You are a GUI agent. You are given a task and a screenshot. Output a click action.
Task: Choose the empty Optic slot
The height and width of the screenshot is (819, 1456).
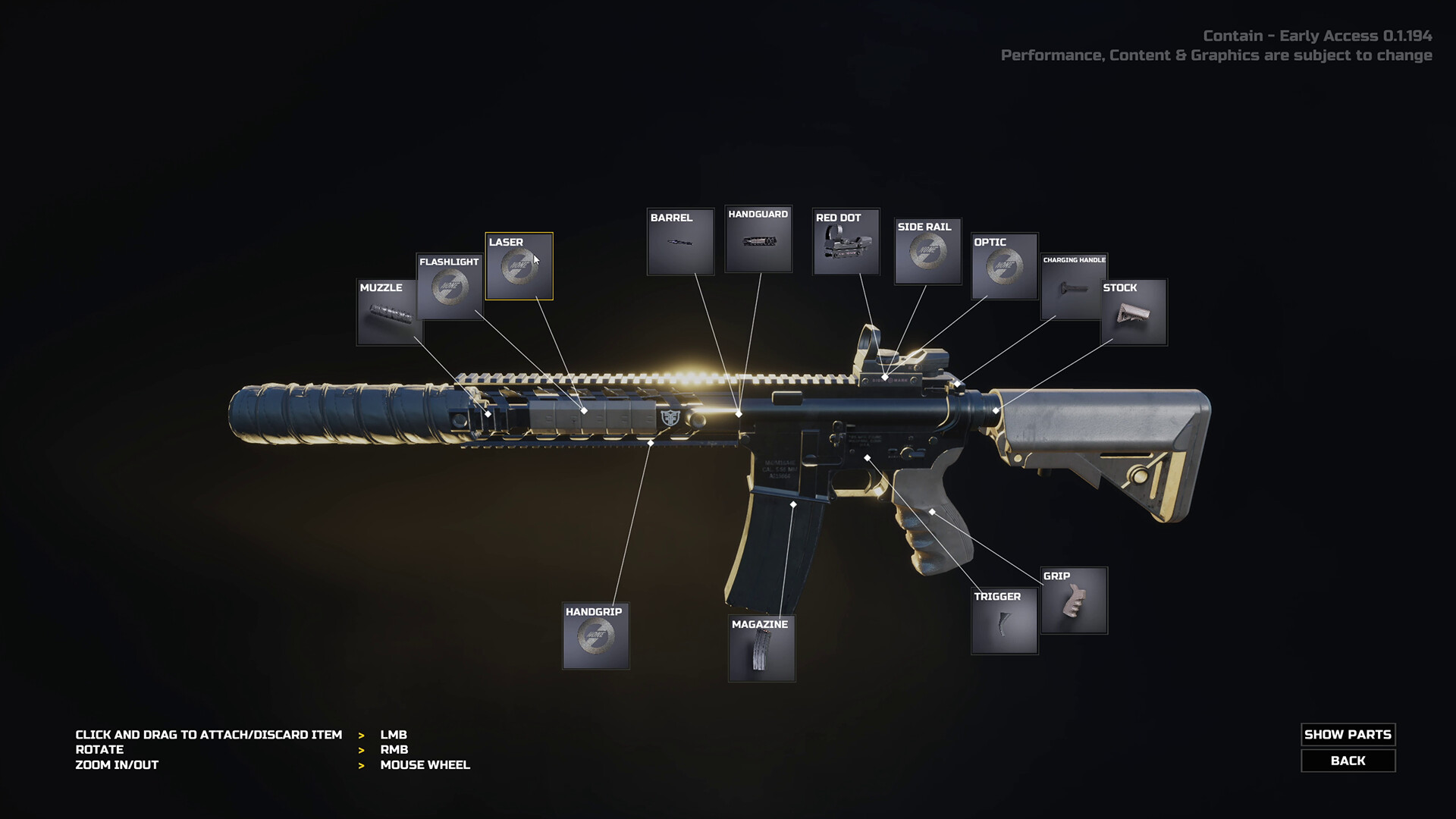(1005, 266)
